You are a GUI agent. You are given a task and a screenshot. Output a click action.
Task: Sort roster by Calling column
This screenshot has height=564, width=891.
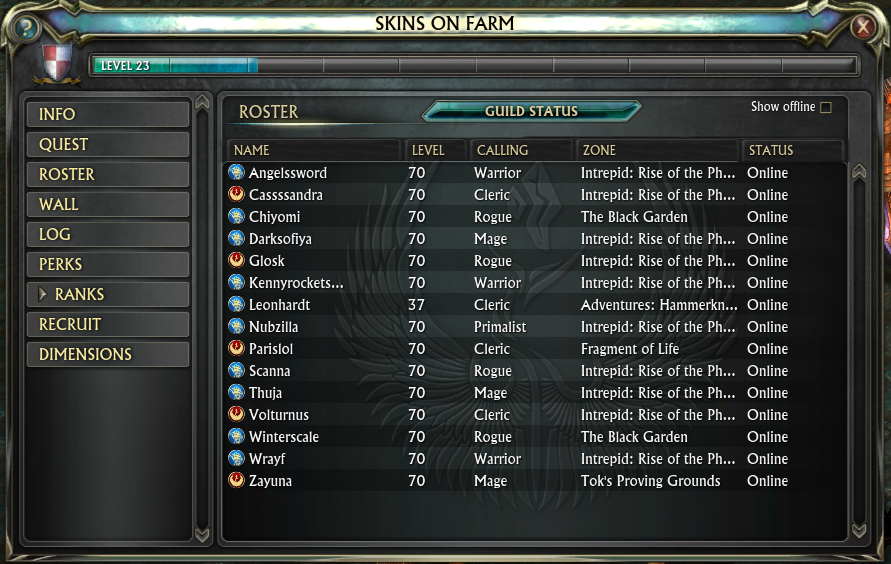coord(521,150)
